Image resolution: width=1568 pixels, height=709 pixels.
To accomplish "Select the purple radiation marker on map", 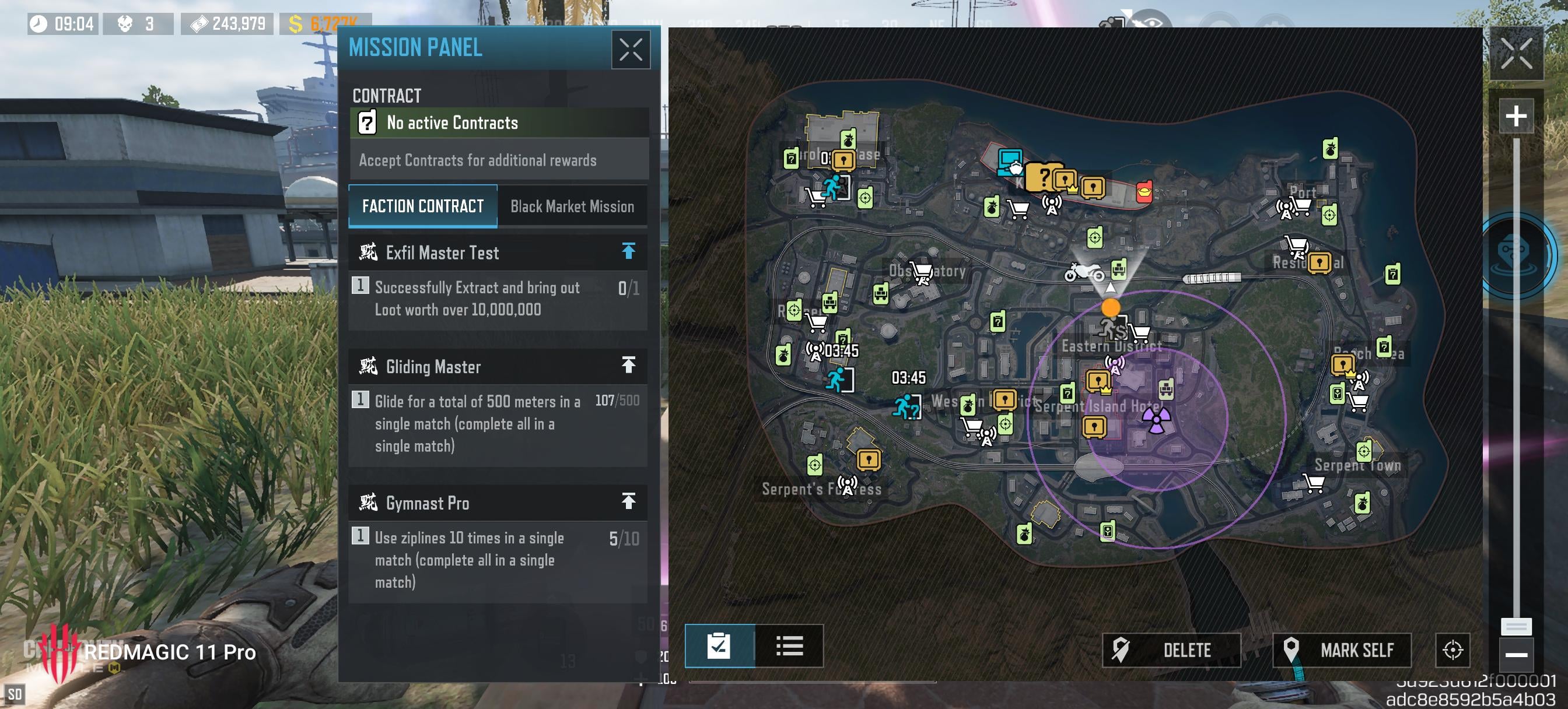I will pyautogui.click(x=1156, y=420).
